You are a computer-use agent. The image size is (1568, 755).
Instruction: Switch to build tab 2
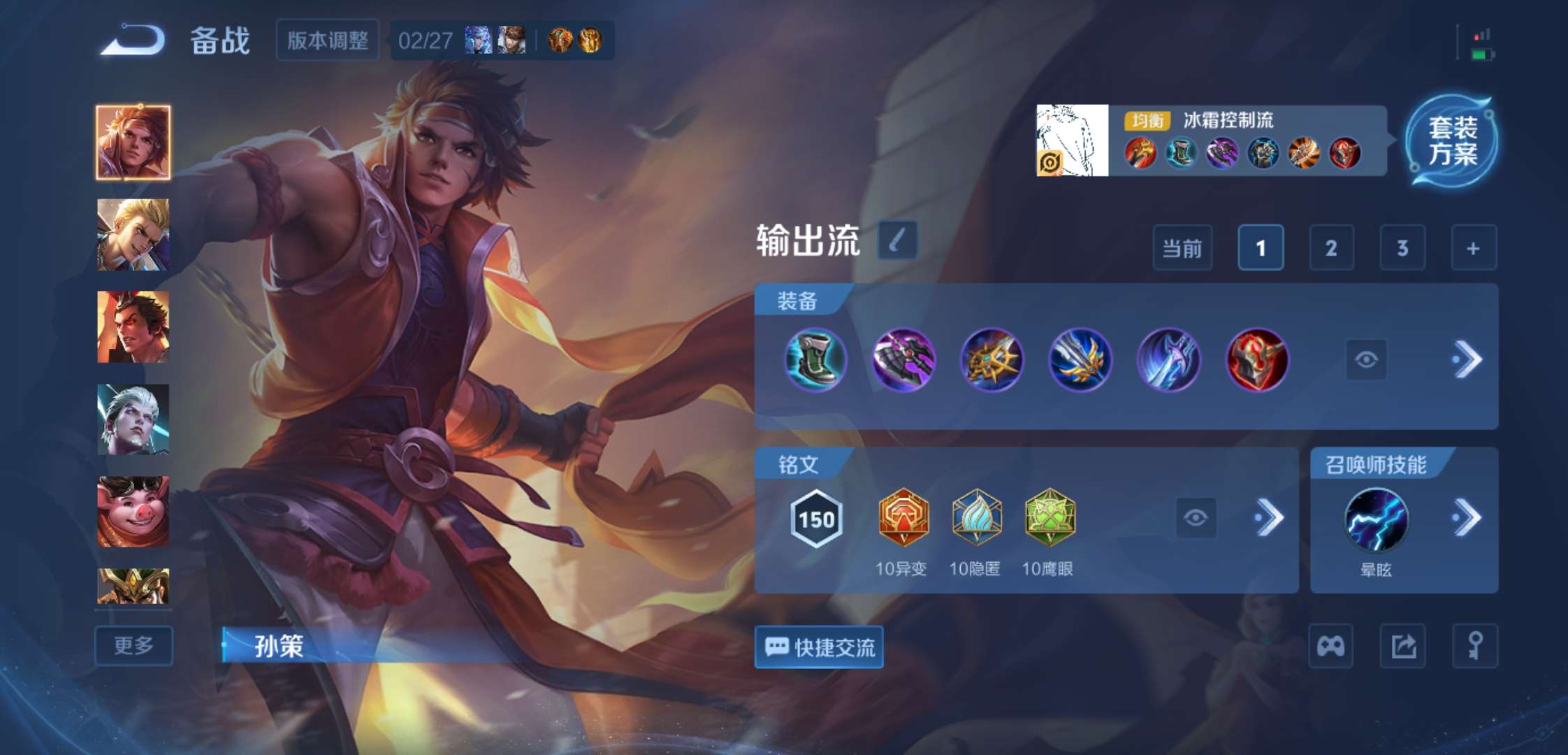tap(1331, 247)
